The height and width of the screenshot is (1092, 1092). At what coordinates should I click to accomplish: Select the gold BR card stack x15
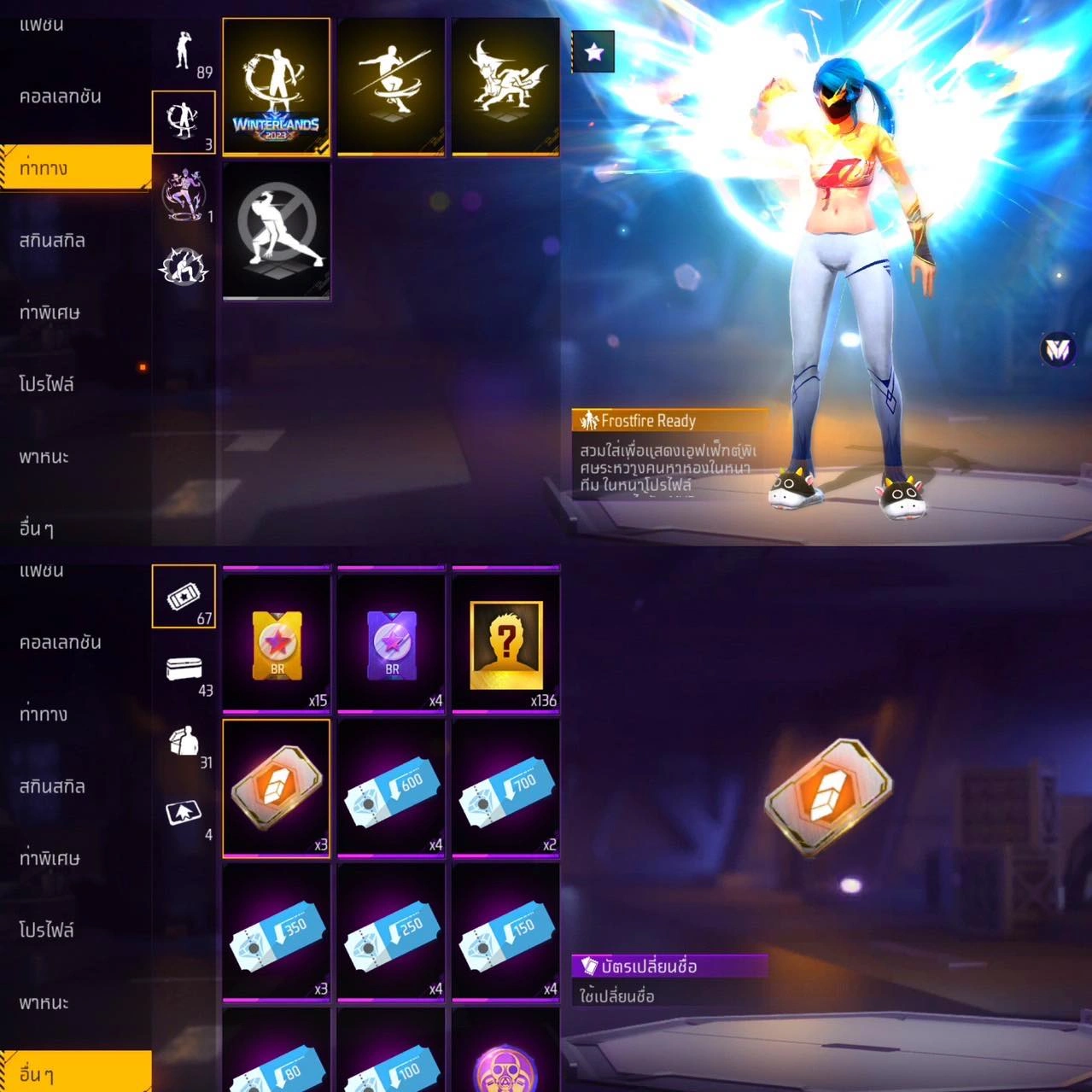[x=276, y=641]
